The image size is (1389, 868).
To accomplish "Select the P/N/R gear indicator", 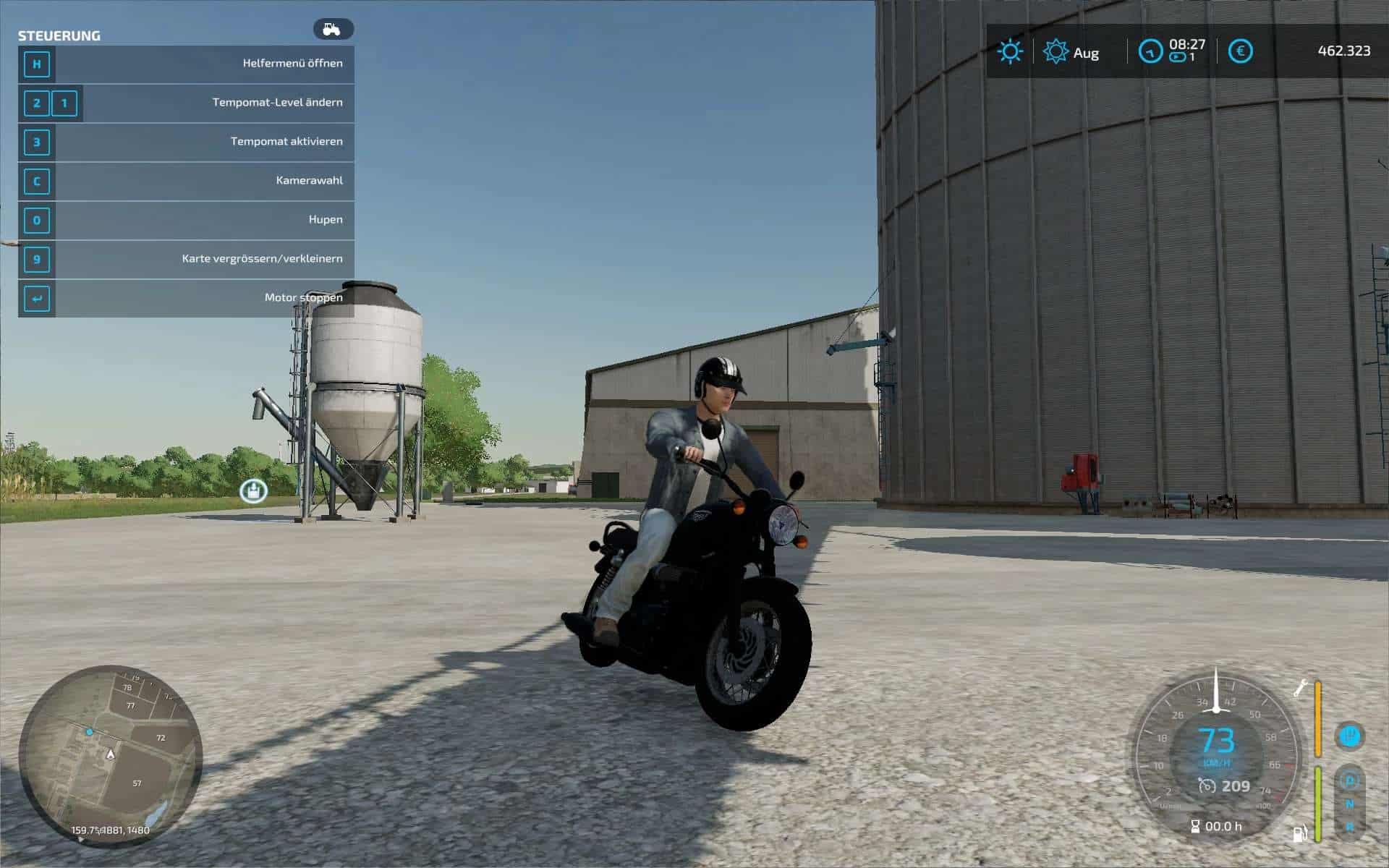I will tap(1349, 803).
